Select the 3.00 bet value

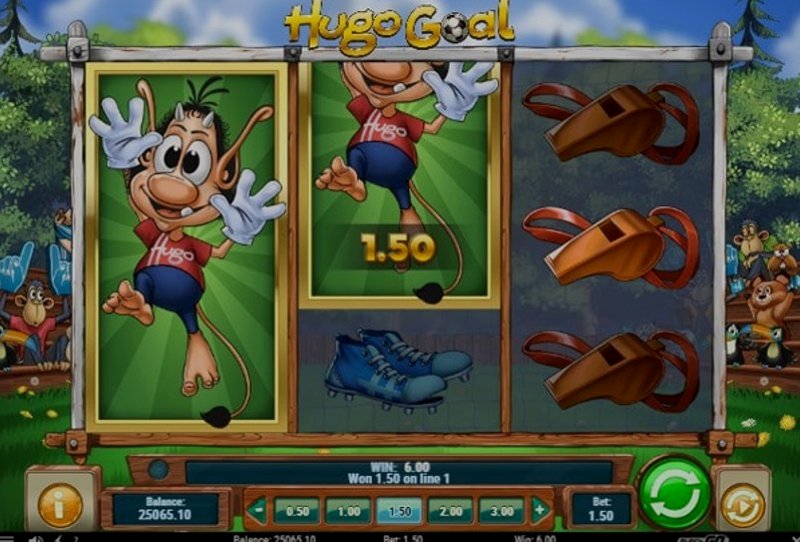point(501,510)
